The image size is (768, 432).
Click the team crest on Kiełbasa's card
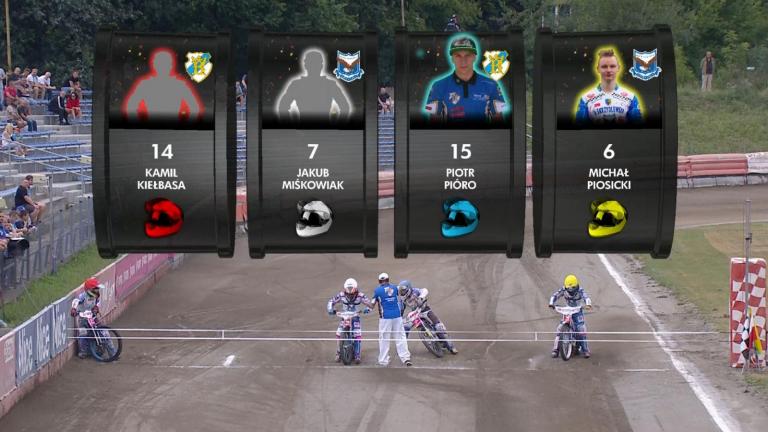pos(199,66)
